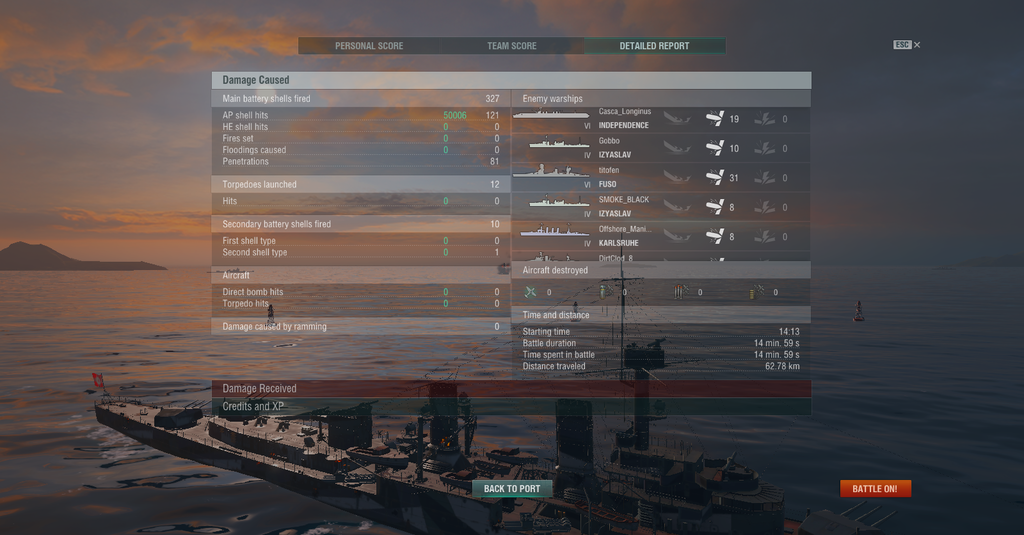Collapse the Damage Caused section header
Screen dimensions: 1024x535
511,80
